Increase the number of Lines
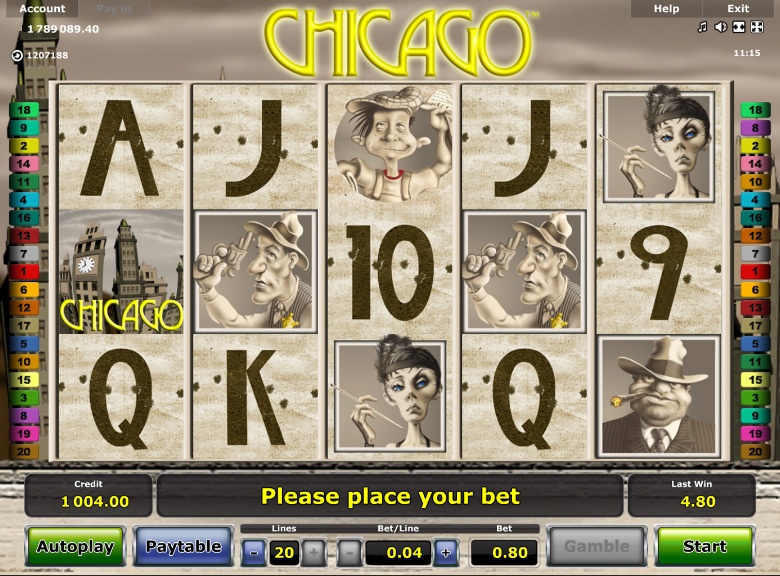Image resolution: width=780 pixels, height=576 pixels. point(313,552)
